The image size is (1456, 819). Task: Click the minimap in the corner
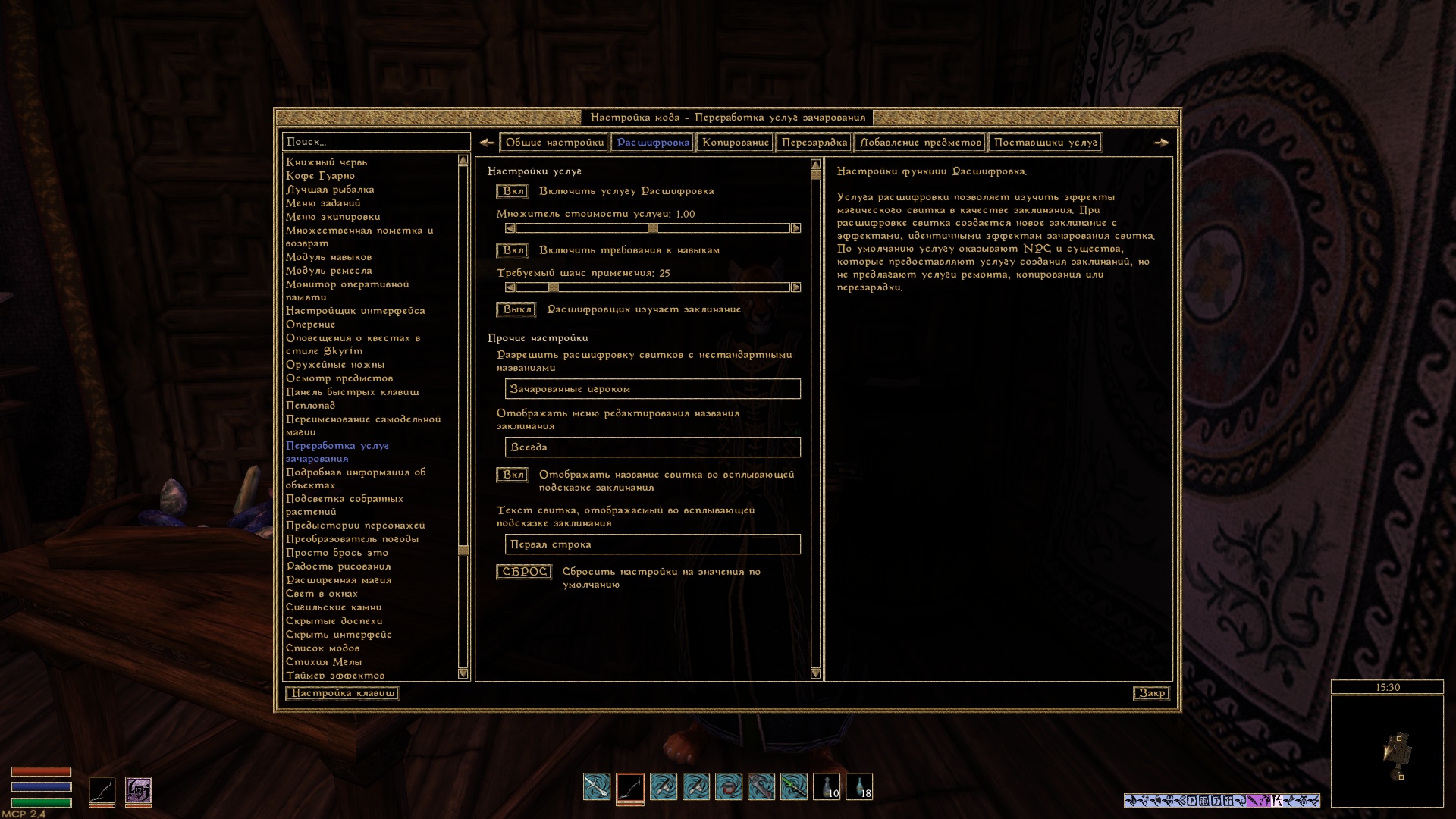click(1387, 751)
